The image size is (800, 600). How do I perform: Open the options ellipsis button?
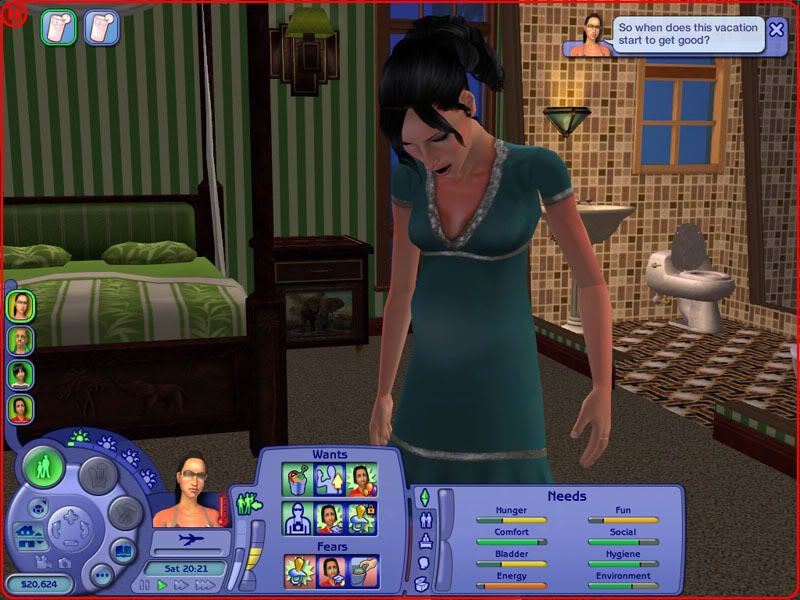101,575
